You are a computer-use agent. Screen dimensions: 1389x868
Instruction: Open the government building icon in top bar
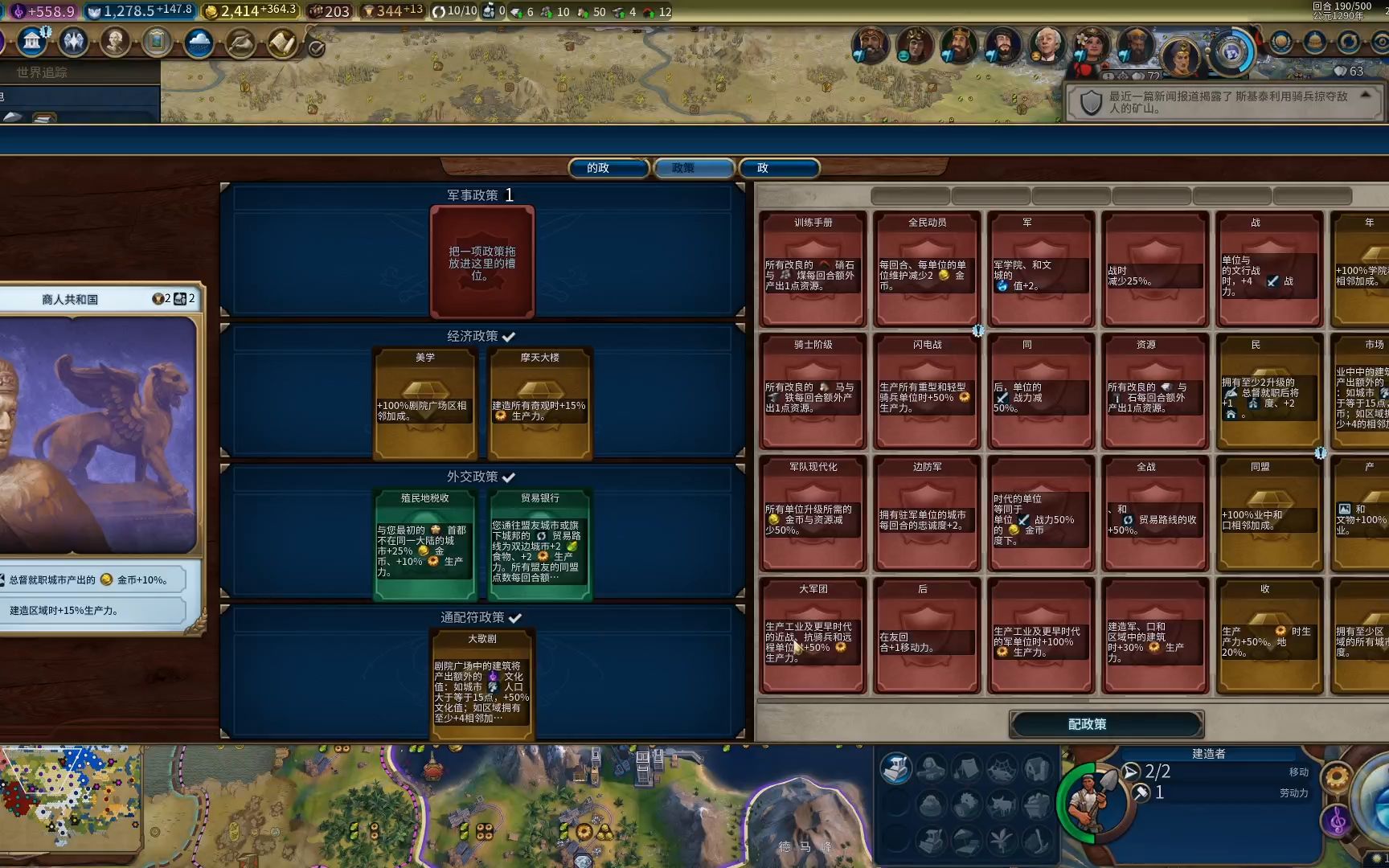tap(32, 41)
